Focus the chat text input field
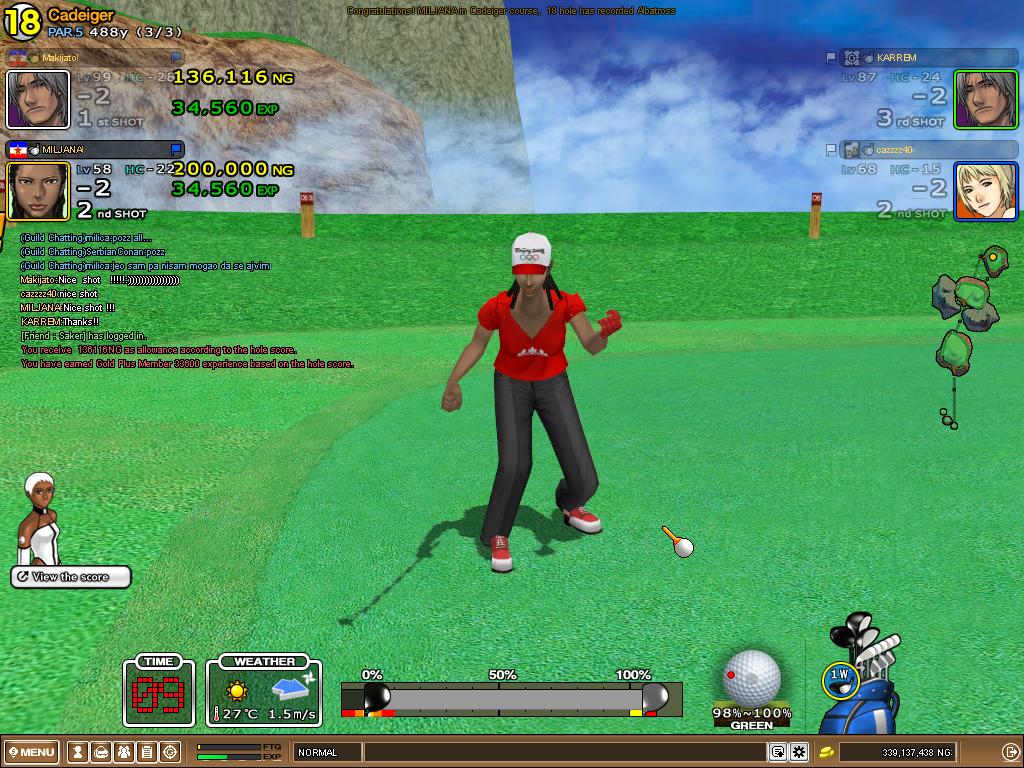The height and width of the screenshot is (768, 1024). tap(565, 752)
